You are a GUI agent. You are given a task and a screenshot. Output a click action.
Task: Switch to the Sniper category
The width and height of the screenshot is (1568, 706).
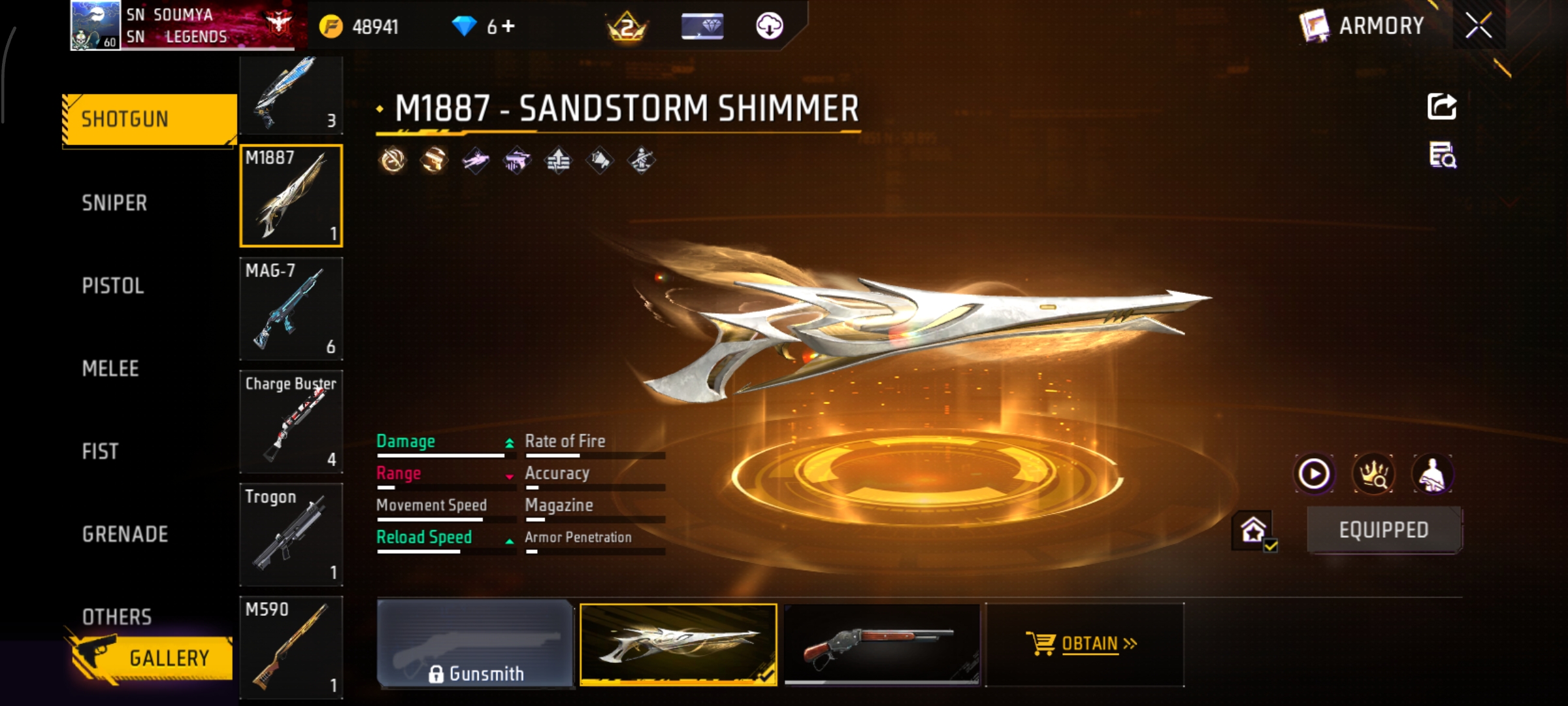(x=115, y=203)
